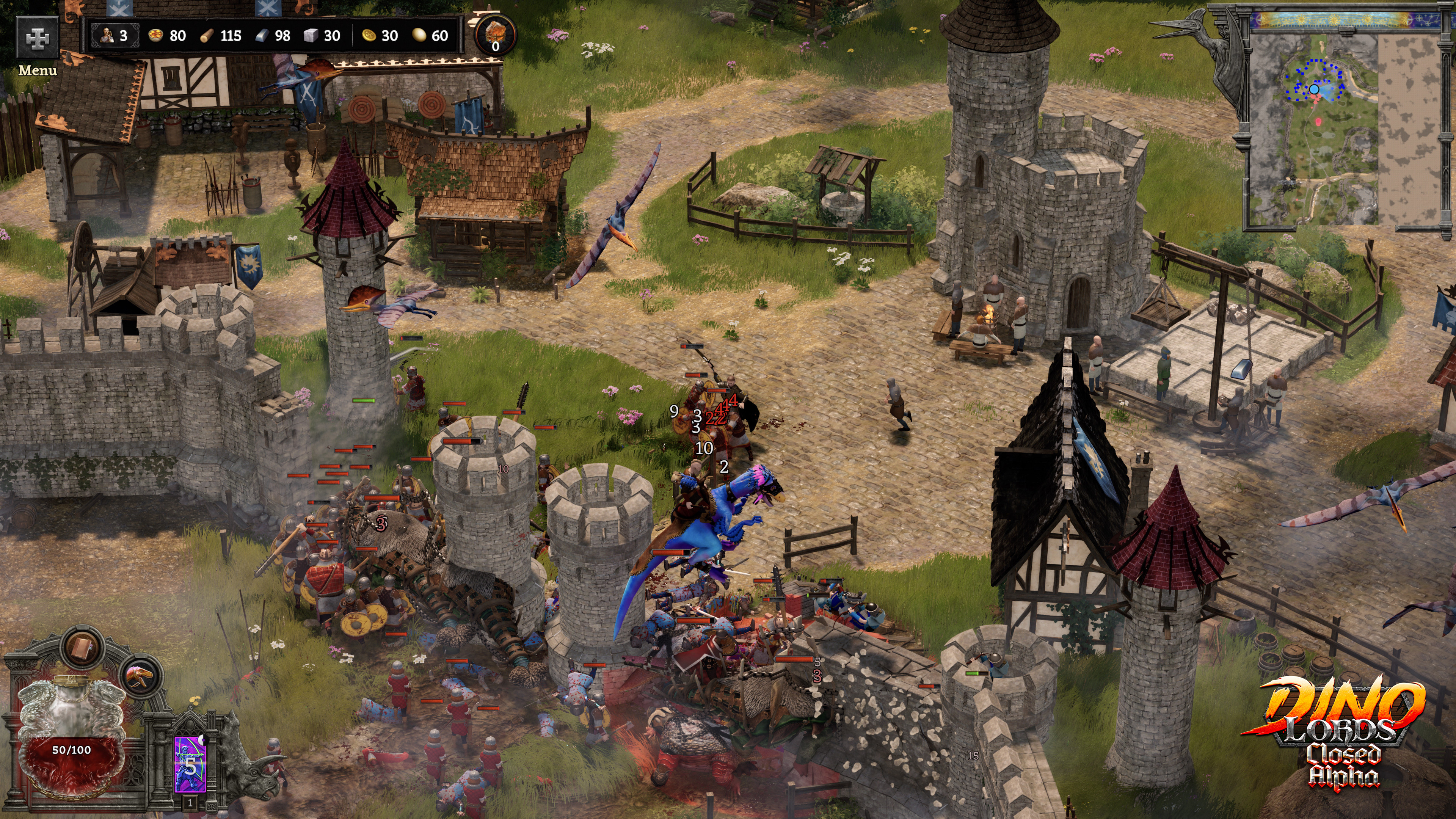Choose the purple archer card

point(190,764)
